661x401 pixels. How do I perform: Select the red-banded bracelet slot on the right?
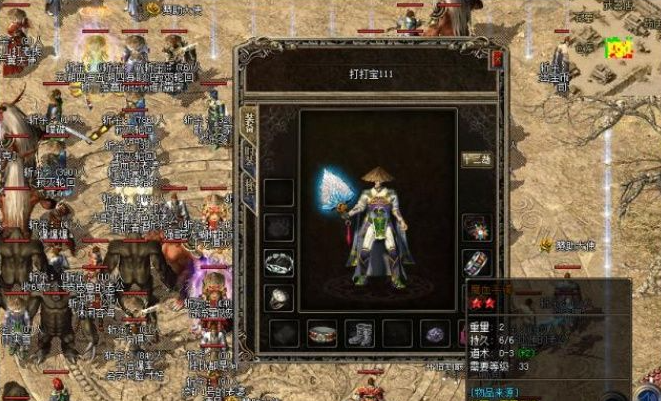[x=476, y=263]
